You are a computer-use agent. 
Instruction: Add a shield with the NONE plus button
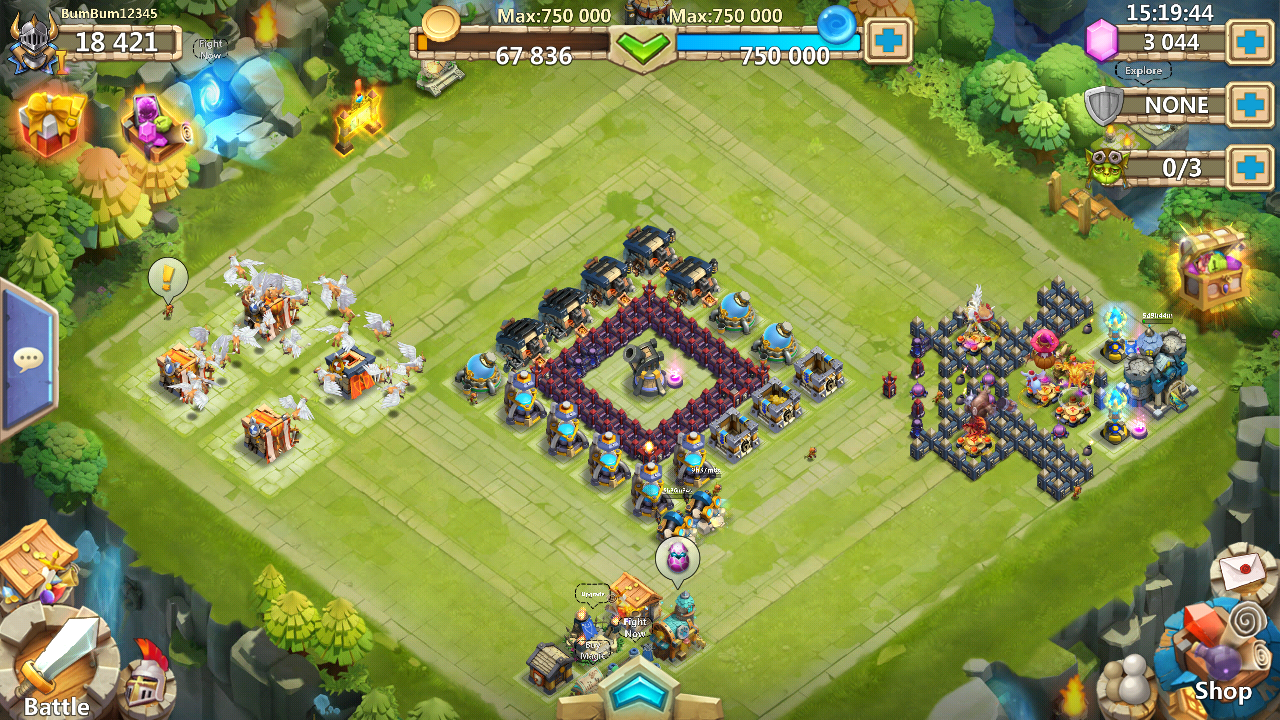[1250, 105]
